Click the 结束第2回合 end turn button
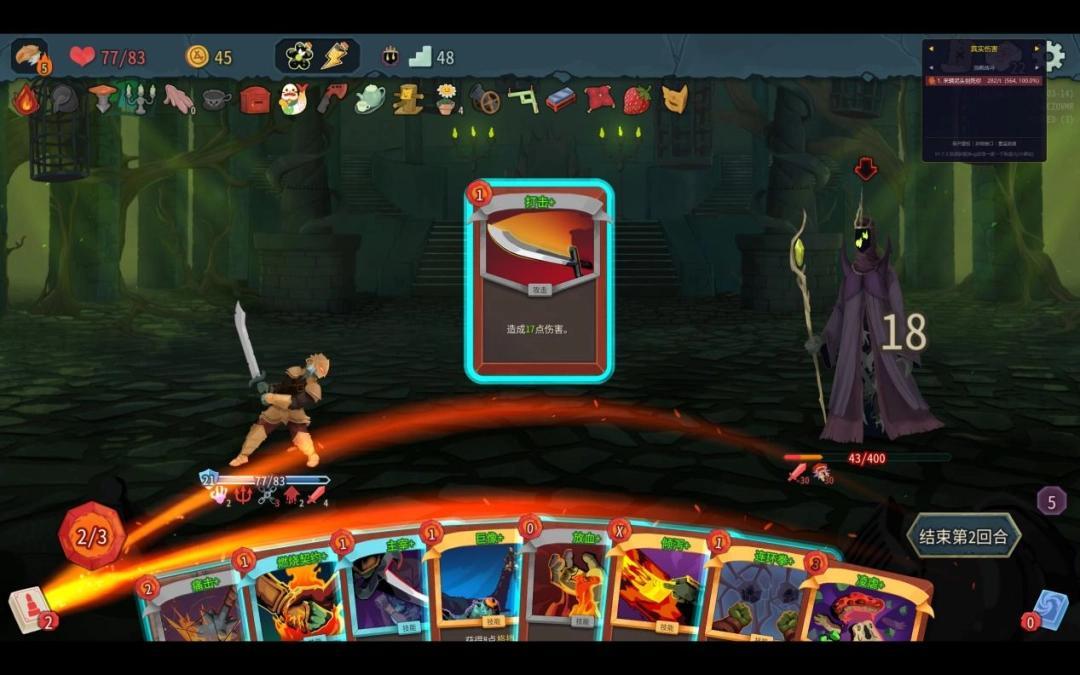The width and height of the screenshot is (1080, 675). (x=963, y=537)
